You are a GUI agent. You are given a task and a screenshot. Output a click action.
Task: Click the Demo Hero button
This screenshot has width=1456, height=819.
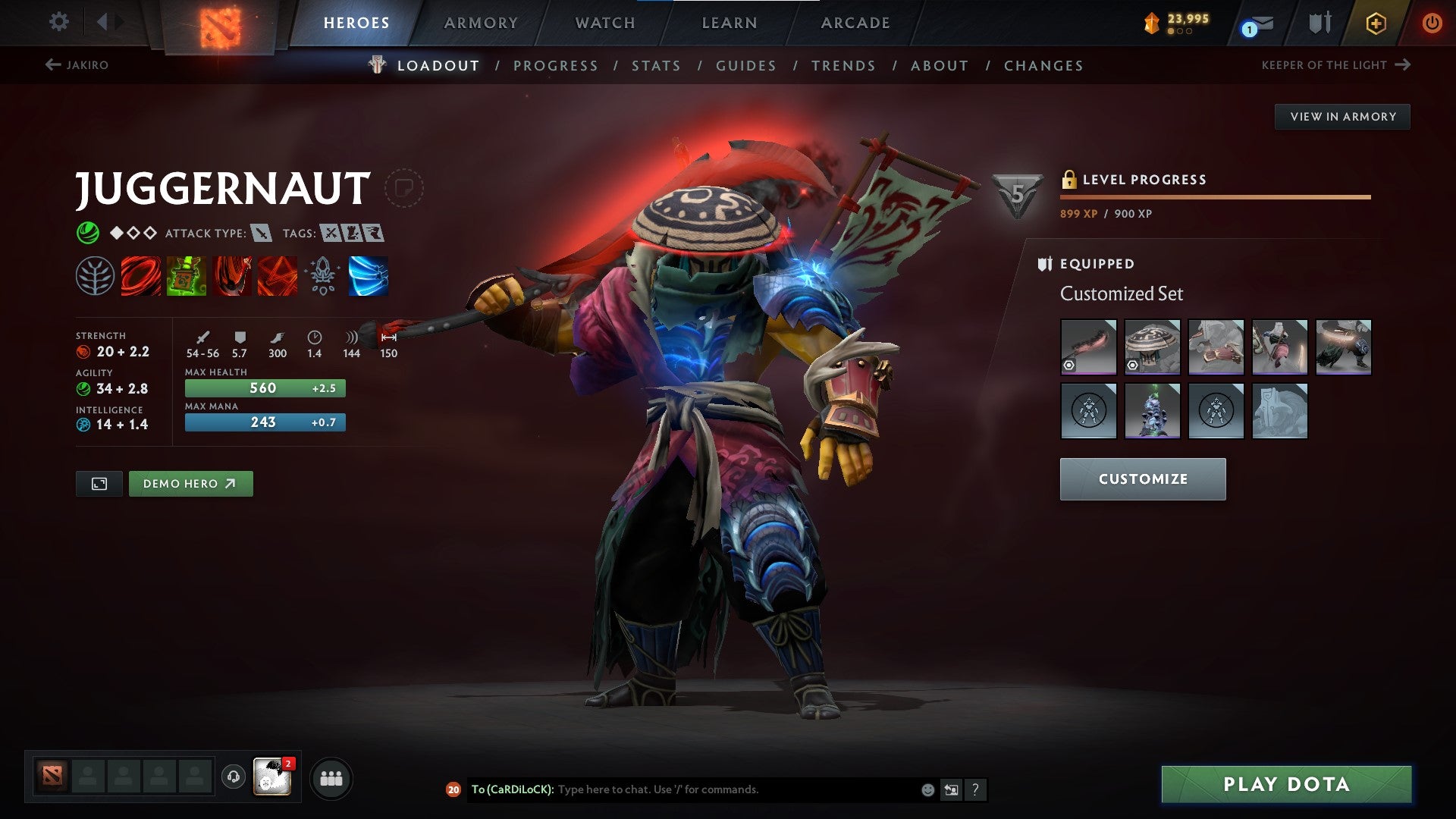point(190,483)
